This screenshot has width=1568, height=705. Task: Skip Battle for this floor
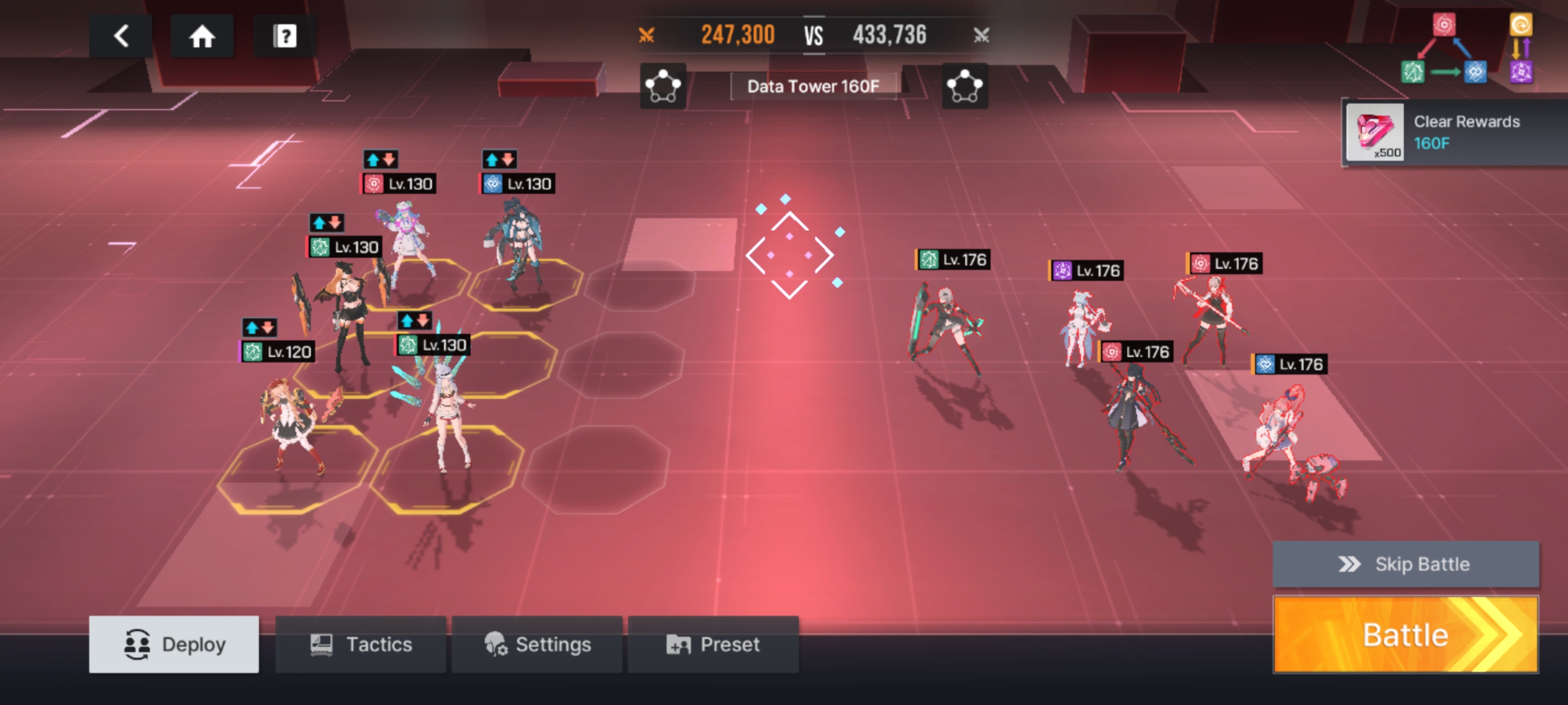click(1405, 564)
